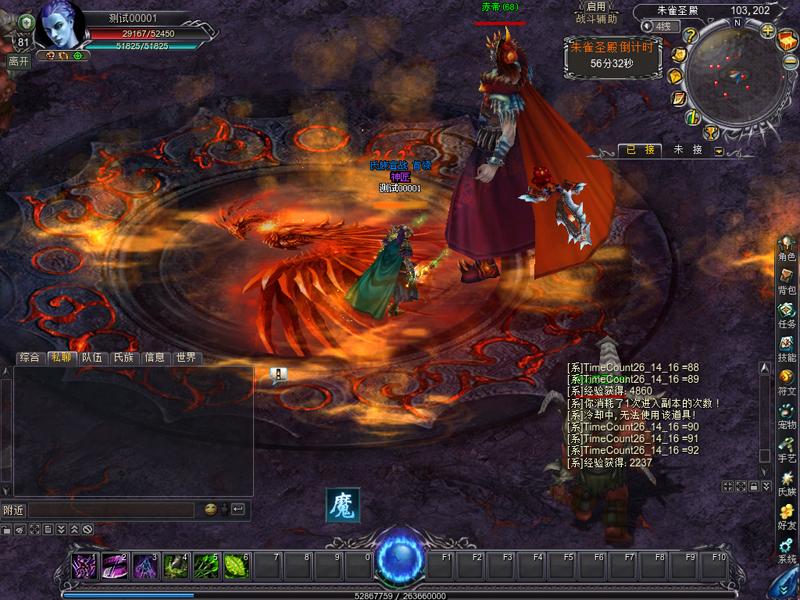
Task: Open the 好友 friends list
Action: 787,516
